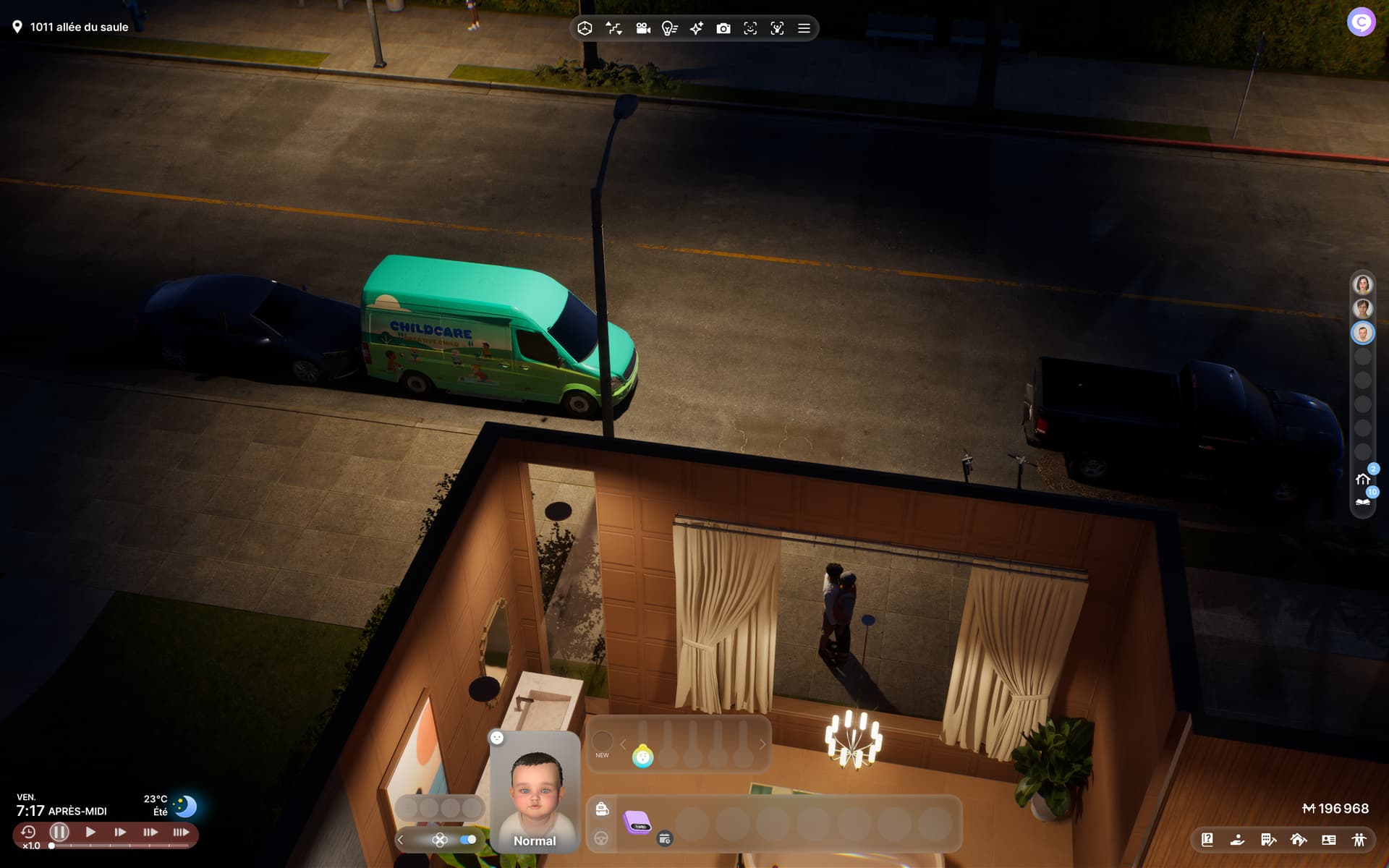Click the 3D cube view icon

click(x=585, y=28)
